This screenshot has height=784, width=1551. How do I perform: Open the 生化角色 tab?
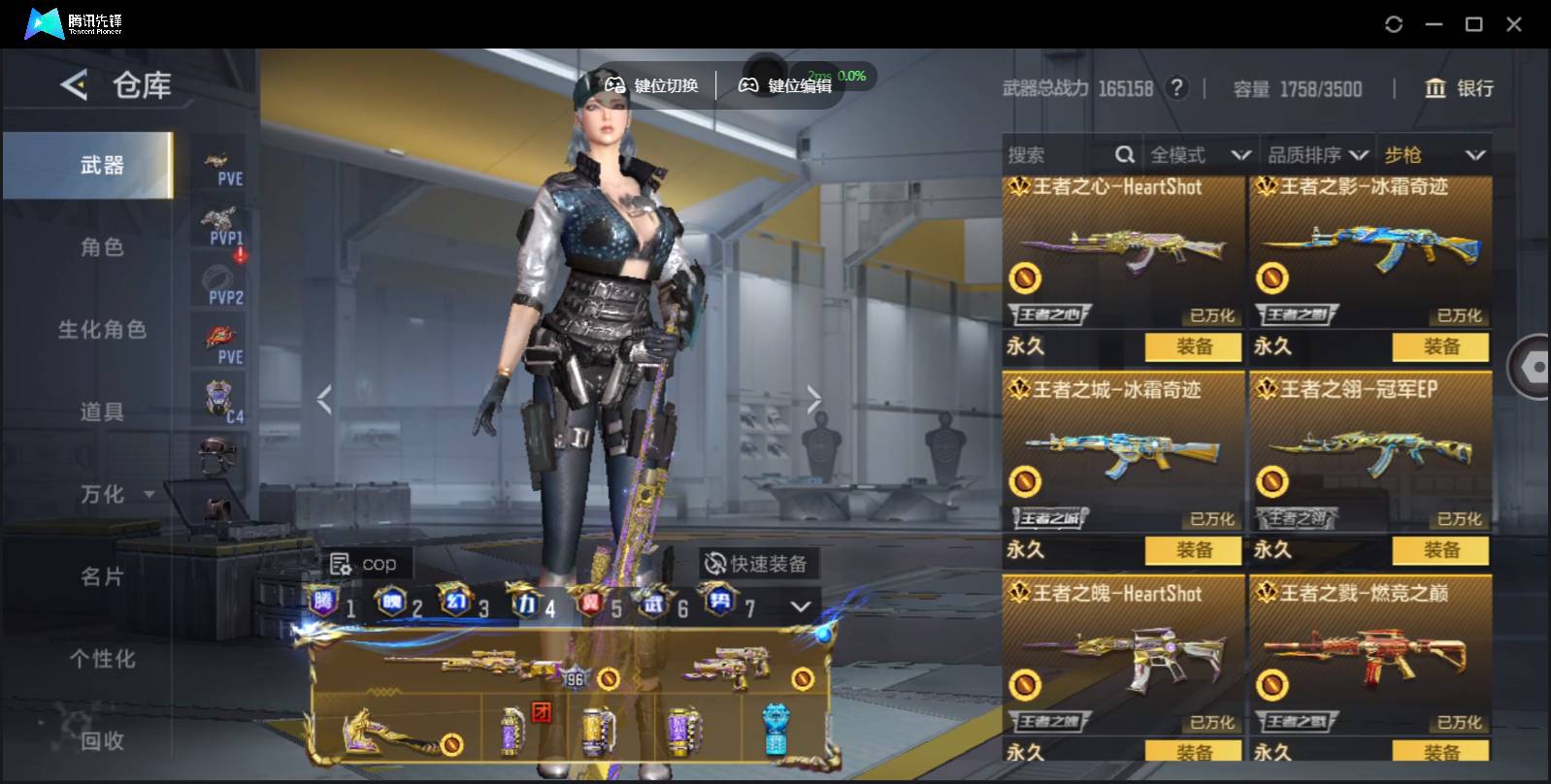101,330
